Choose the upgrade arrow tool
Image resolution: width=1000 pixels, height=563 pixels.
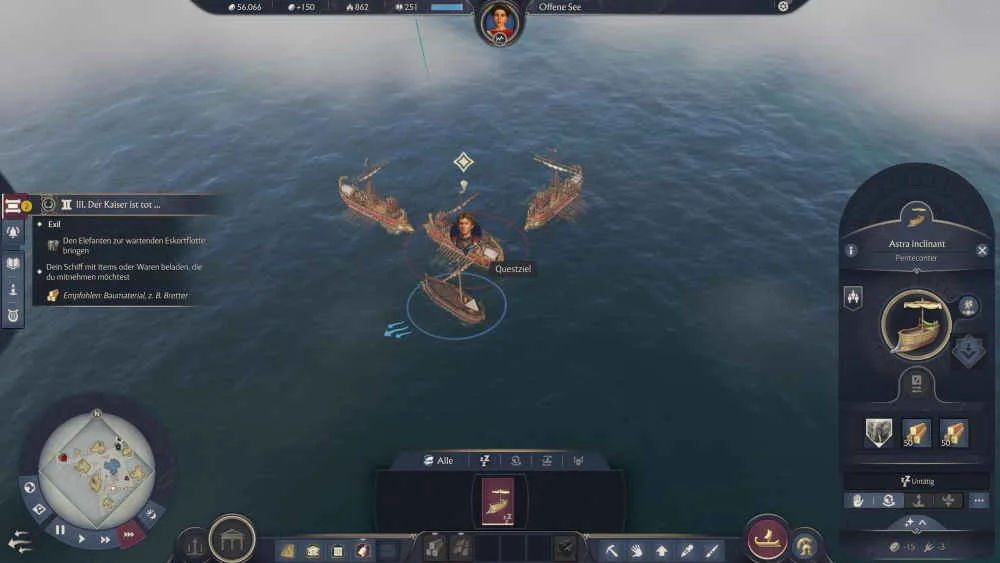661,550
